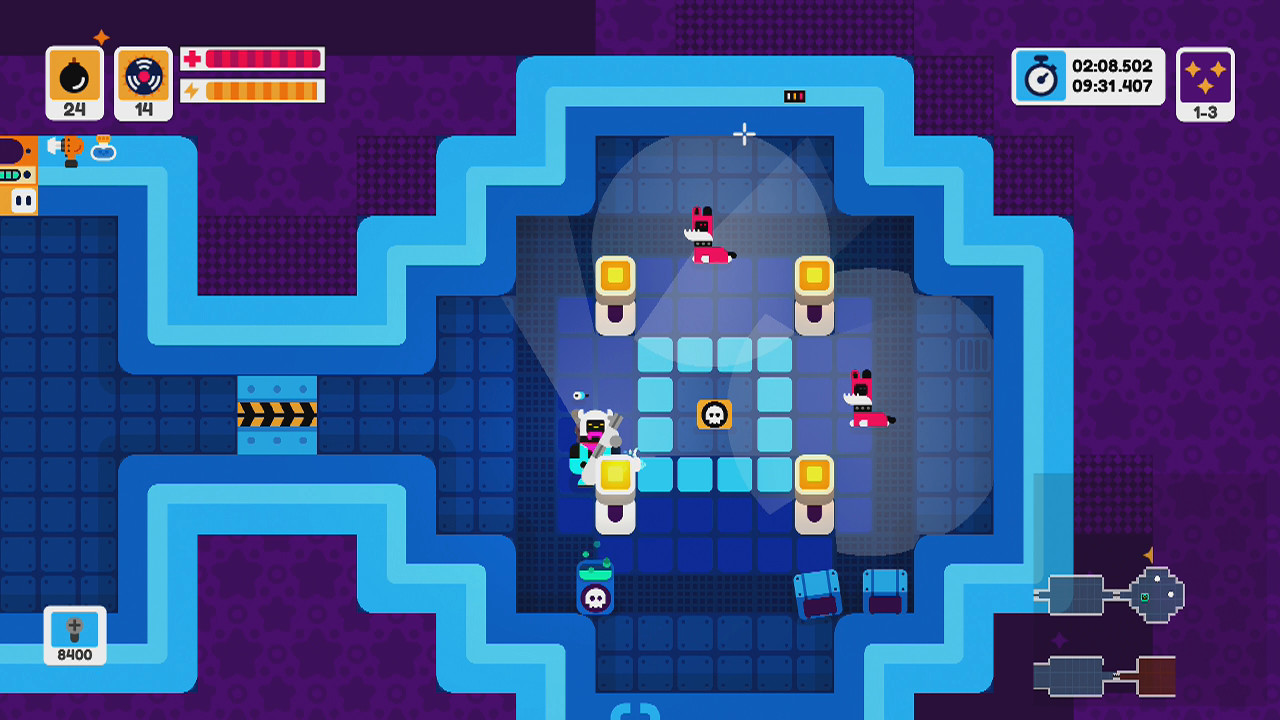Click the potion flask beside the drill gun

click(104, 151)
